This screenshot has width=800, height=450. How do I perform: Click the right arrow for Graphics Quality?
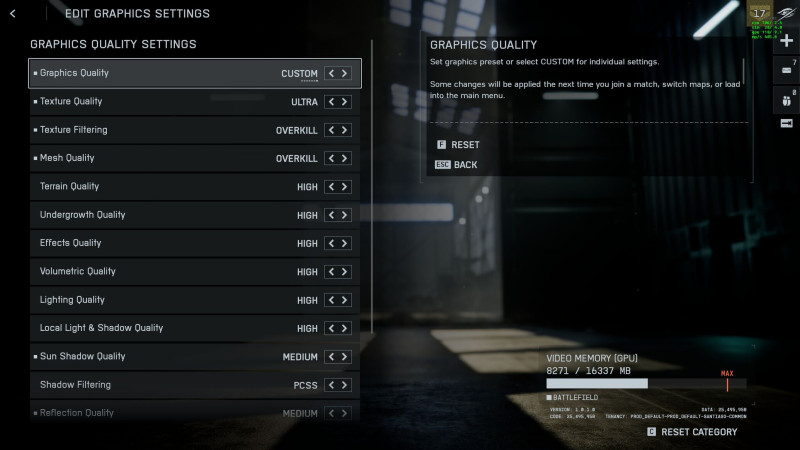(x=345, y=73)
